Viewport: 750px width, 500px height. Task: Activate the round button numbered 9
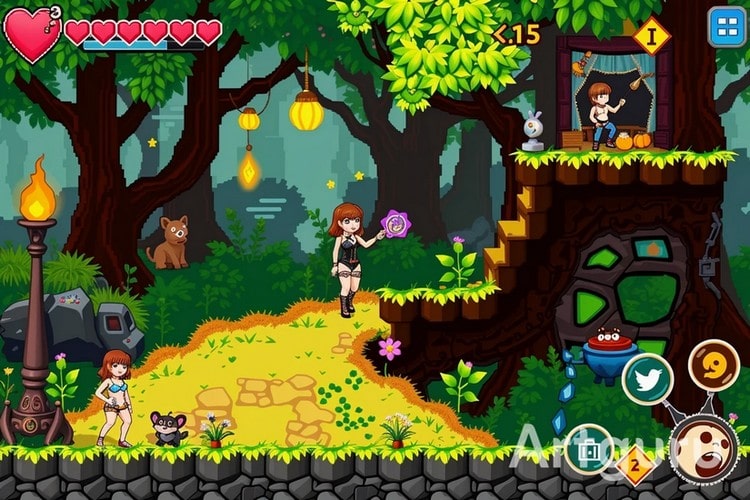click(x=713, y=367)
